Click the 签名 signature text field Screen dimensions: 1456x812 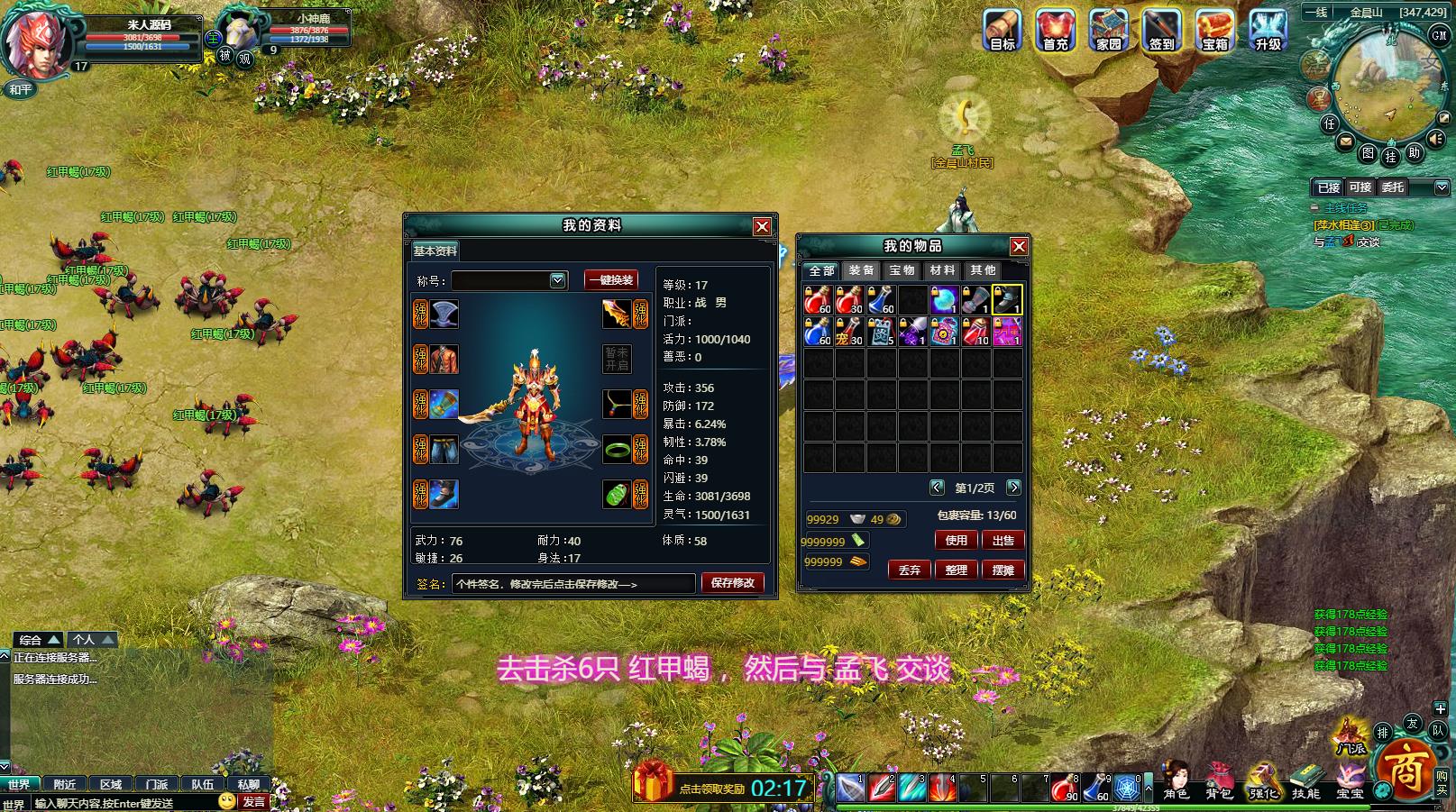573,584
